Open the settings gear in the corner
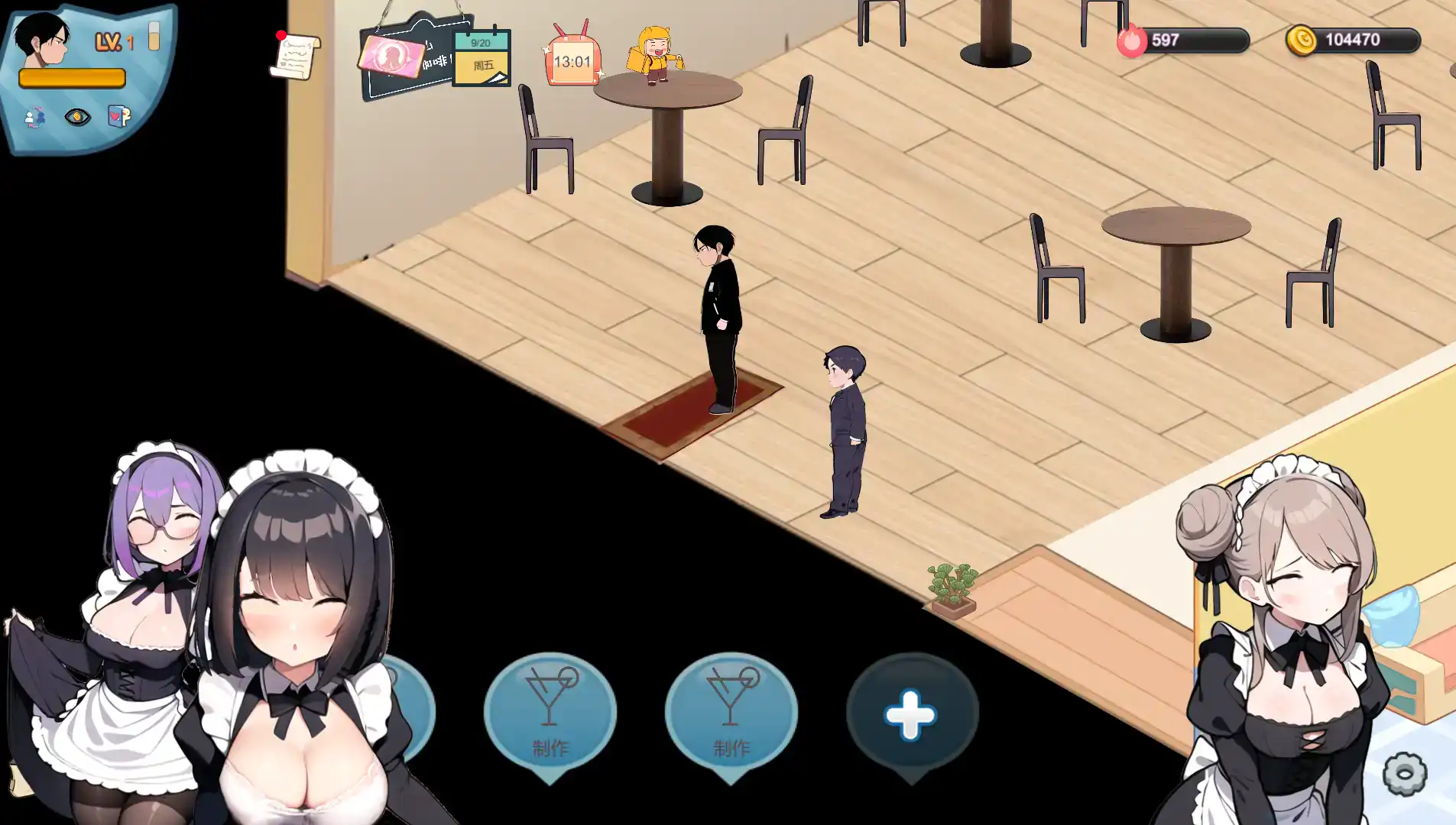The width and height of the screenshot is (1456, 825). click(x=1403, y=775)
